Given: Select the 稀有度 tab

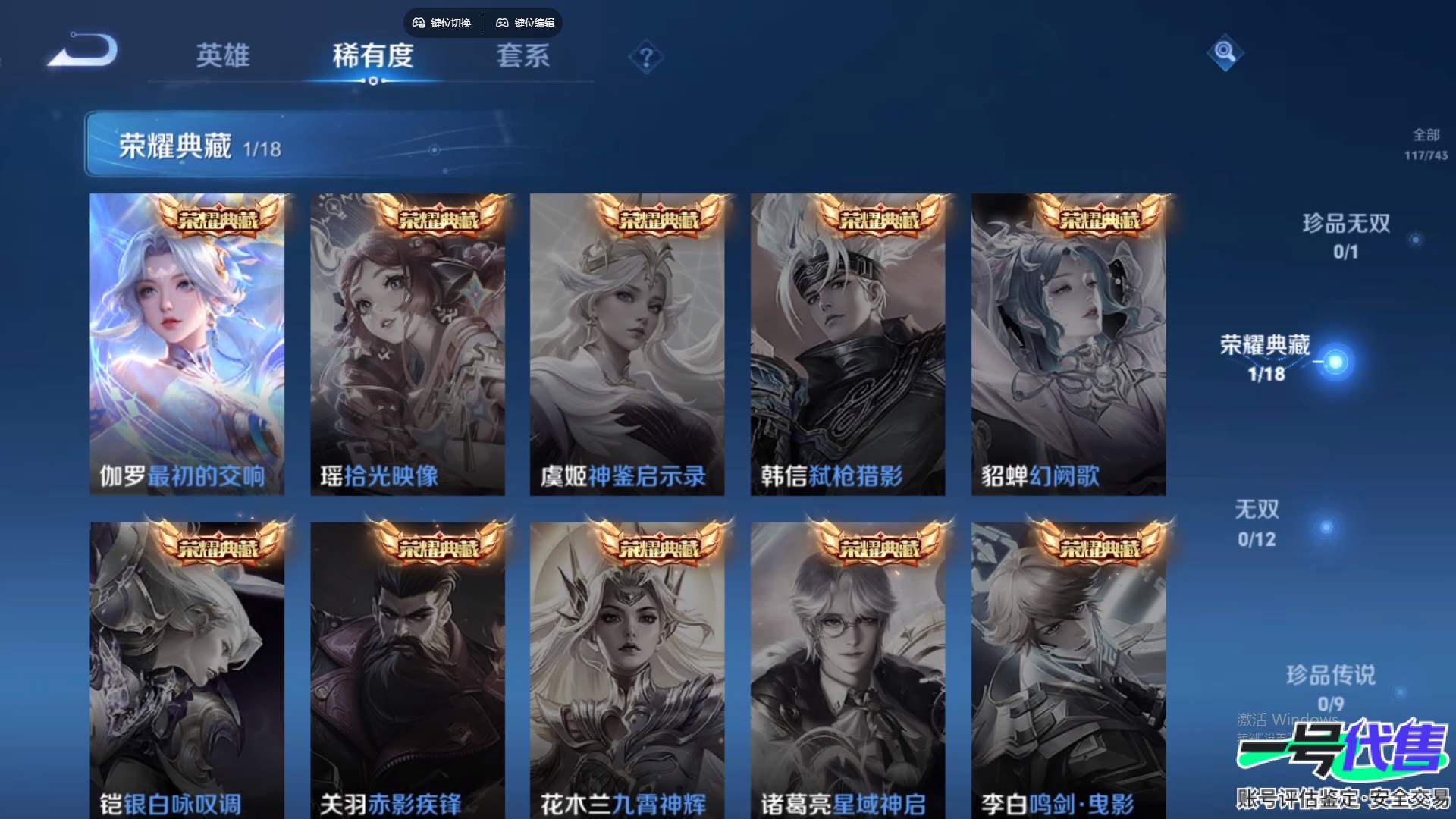Looking at the screenshot, I should pos(372,56).
